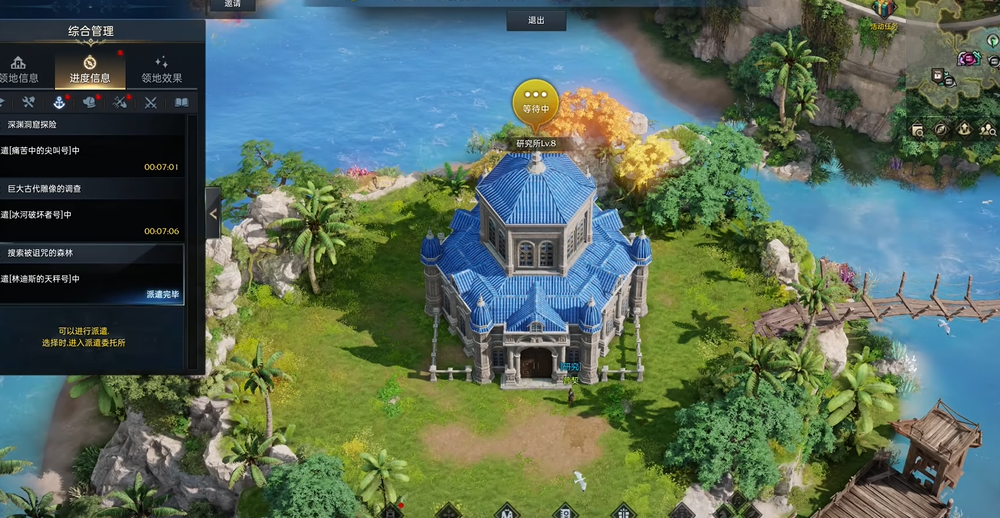Image resolution: width=1000 pixels, height=518 pixels.
Task: Click the people search icon below minimap
Action: 986,129
